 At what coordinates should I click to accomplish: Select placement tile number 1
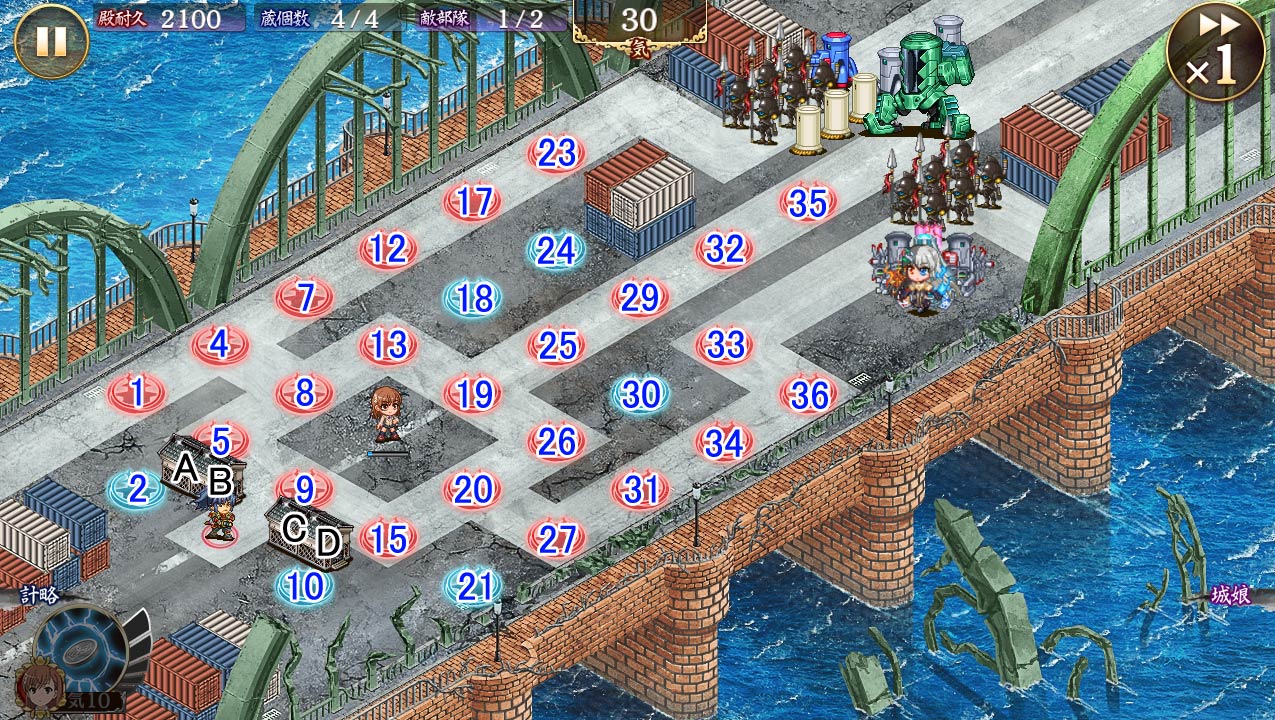[137, 393]
